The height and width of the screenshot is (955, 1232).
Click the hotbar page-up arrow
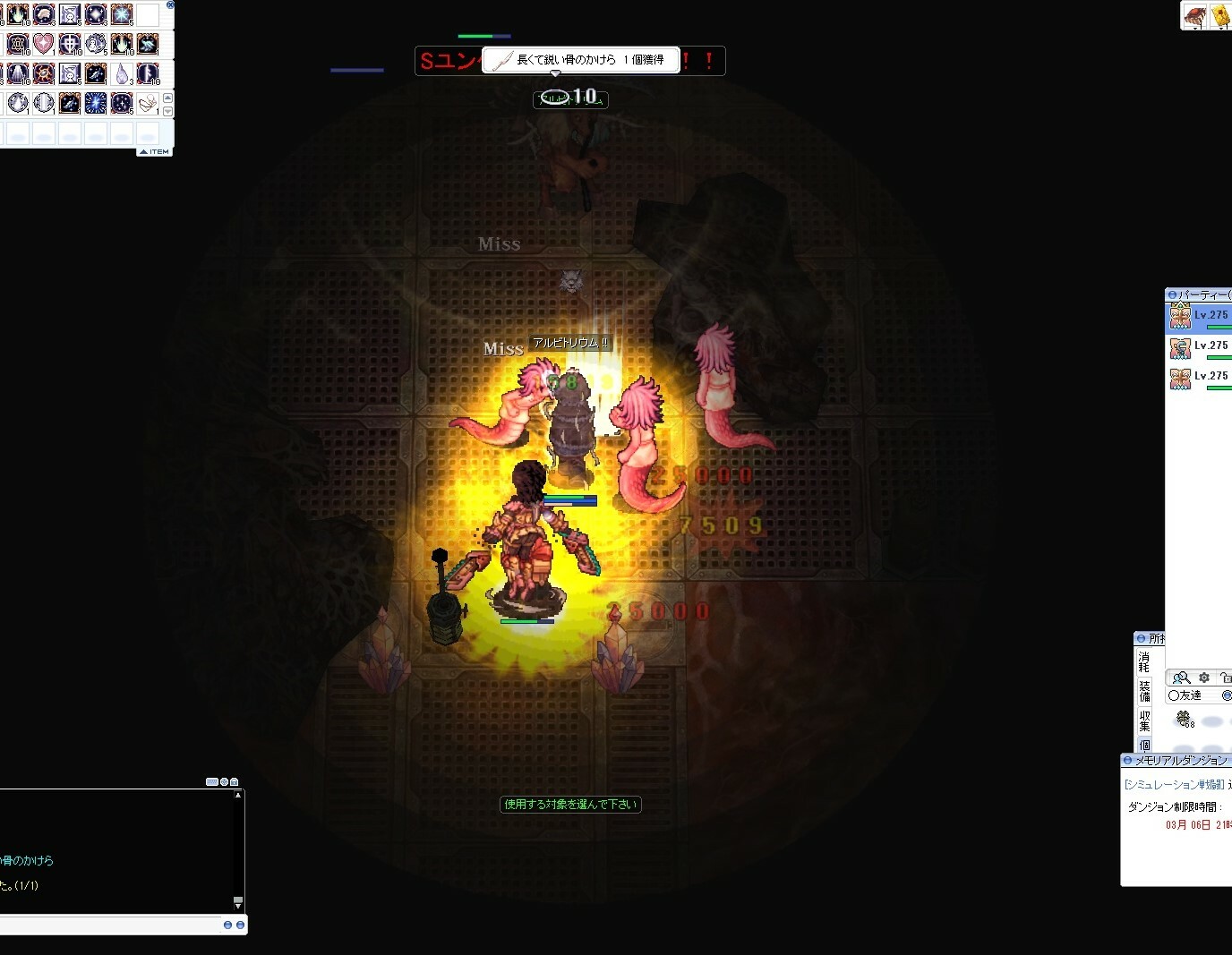point(167,98)
